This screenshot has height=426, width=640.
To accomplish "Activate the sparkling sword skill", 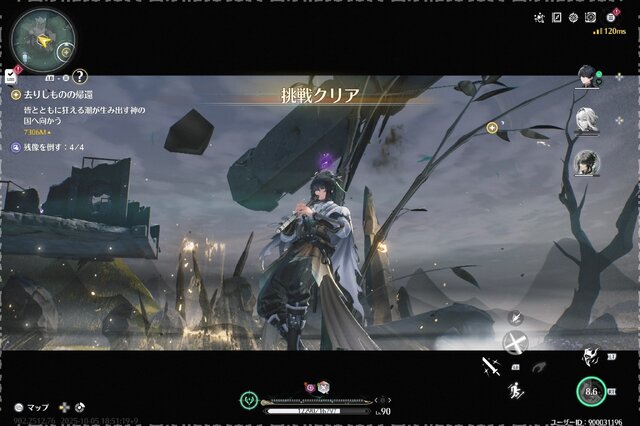I will pyautogui.click(x=491, y=367).
